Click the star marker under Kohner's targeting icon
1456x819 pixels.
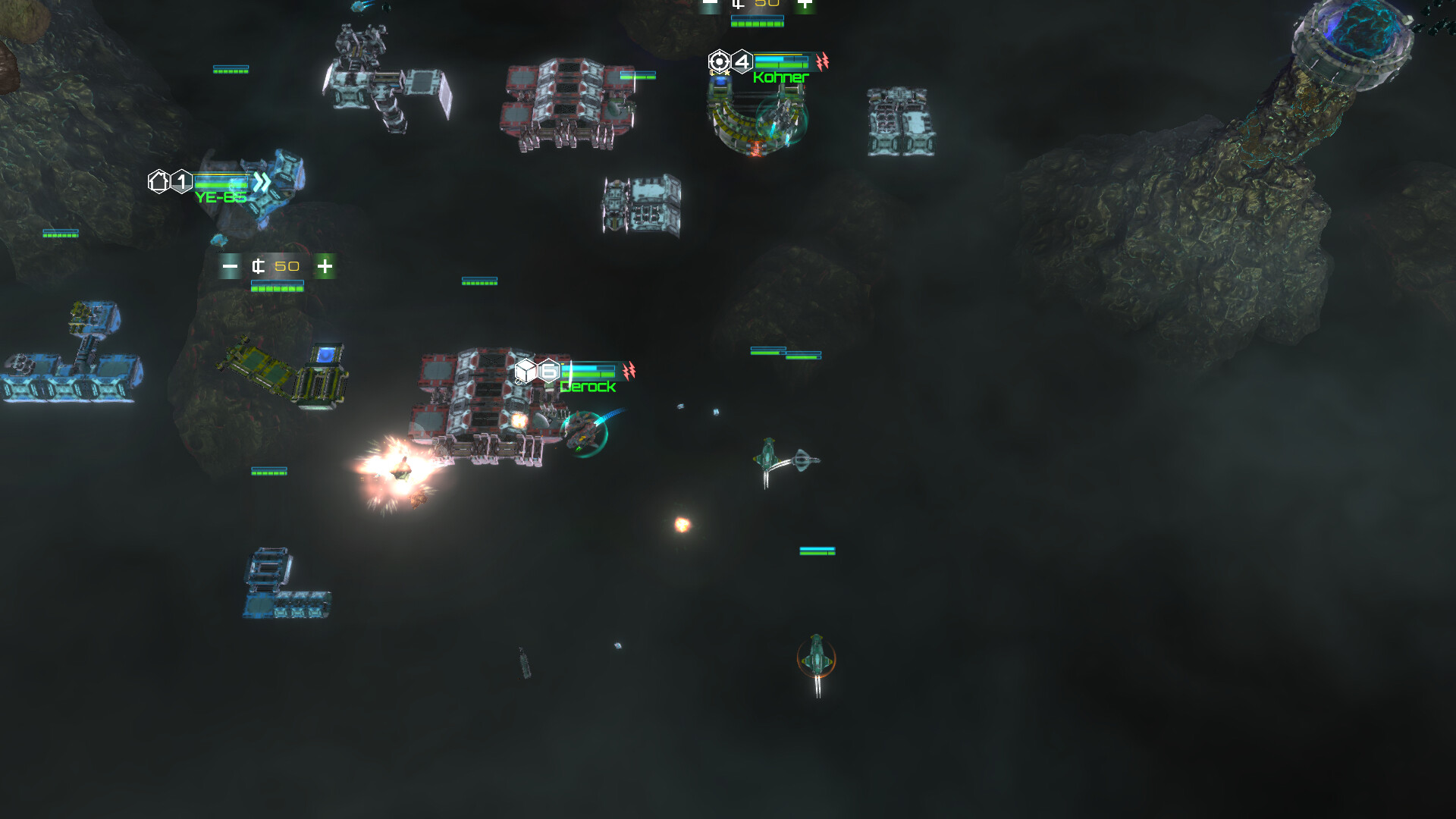click(728, 74)
